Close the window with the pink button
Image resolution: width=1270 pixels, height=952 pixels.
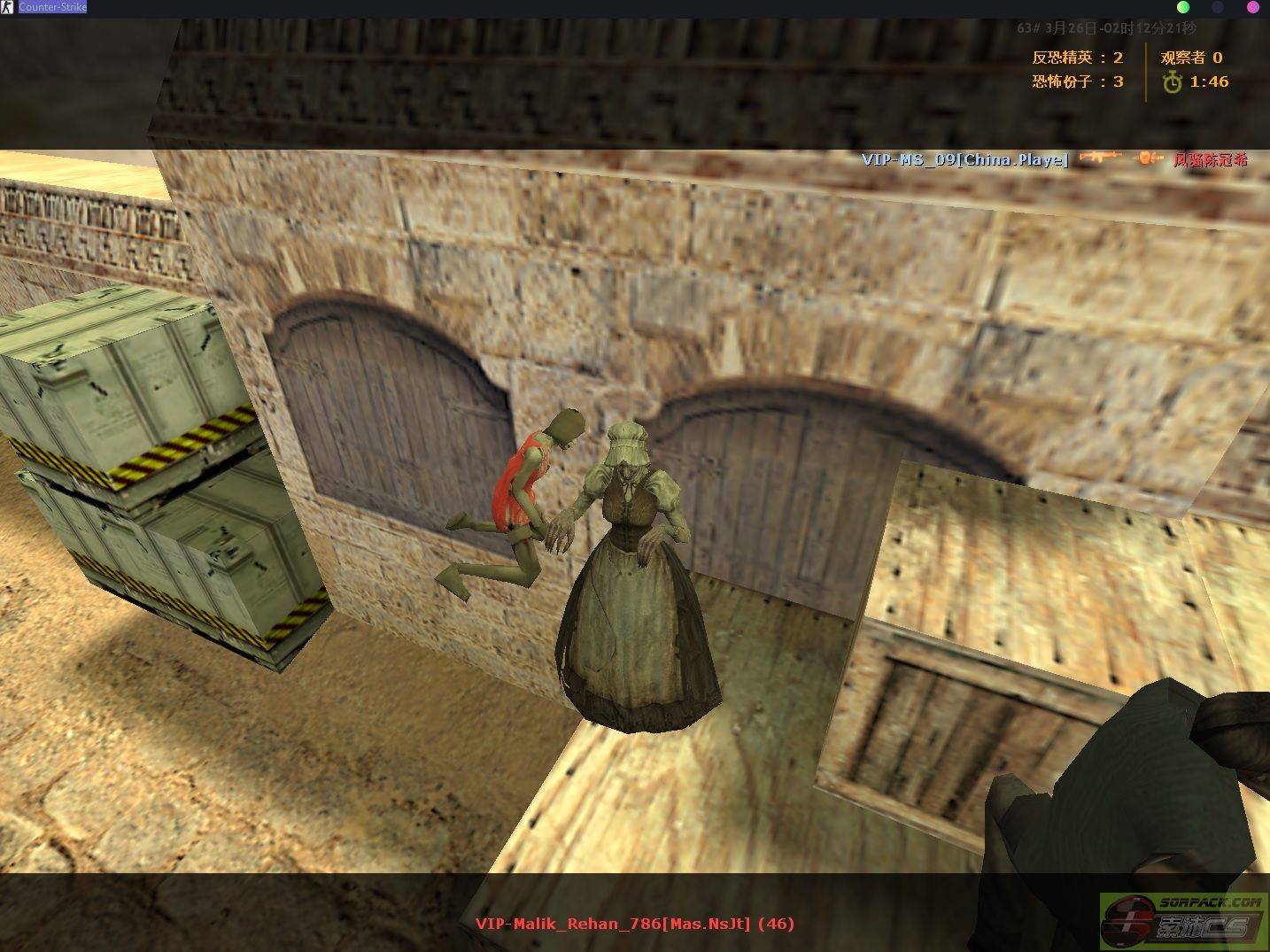(1253, 7)
